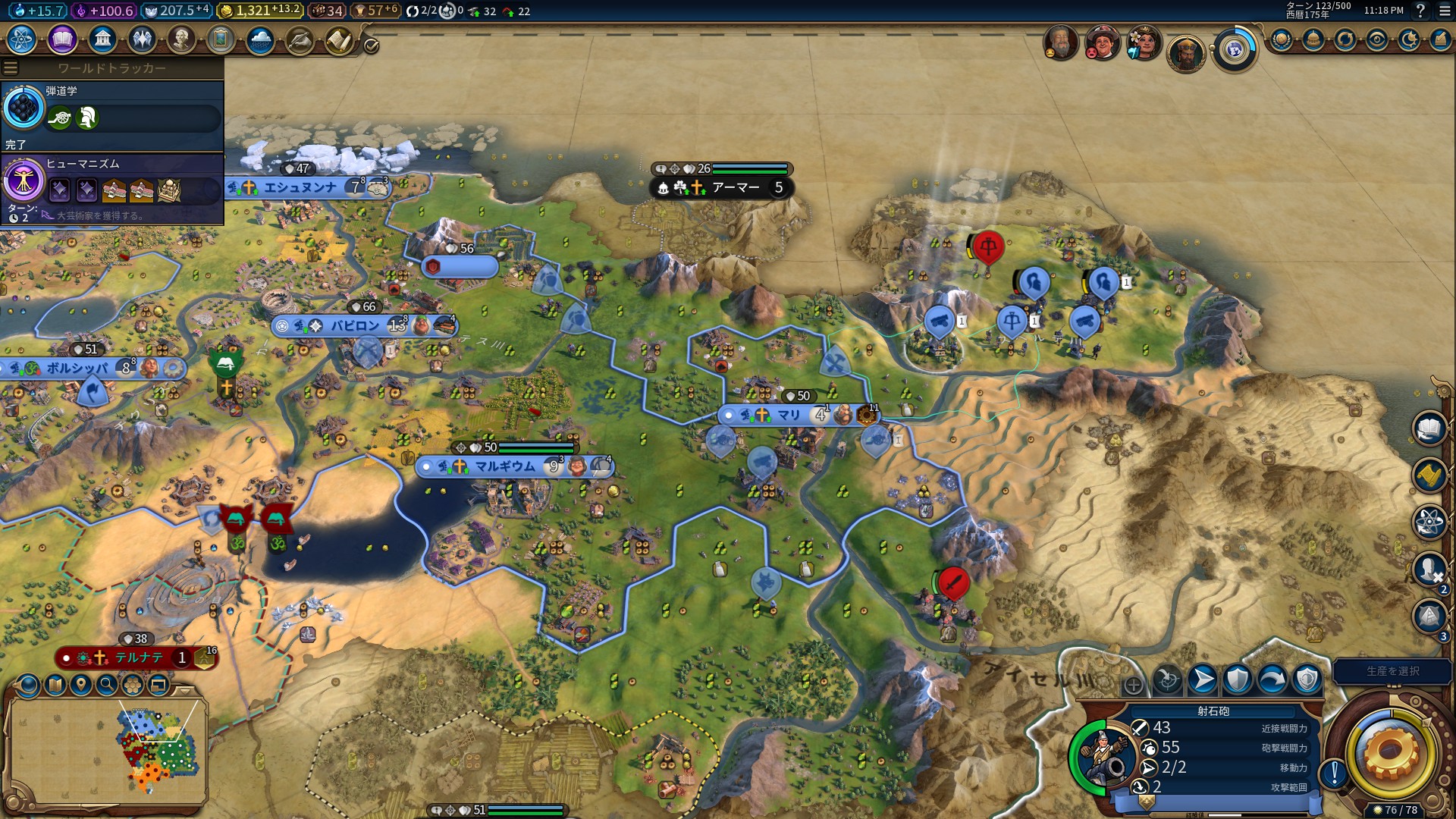Screen dimensions: 1456x819
Task: Open the religion winged icon
Action: click(x=142, y=39)
